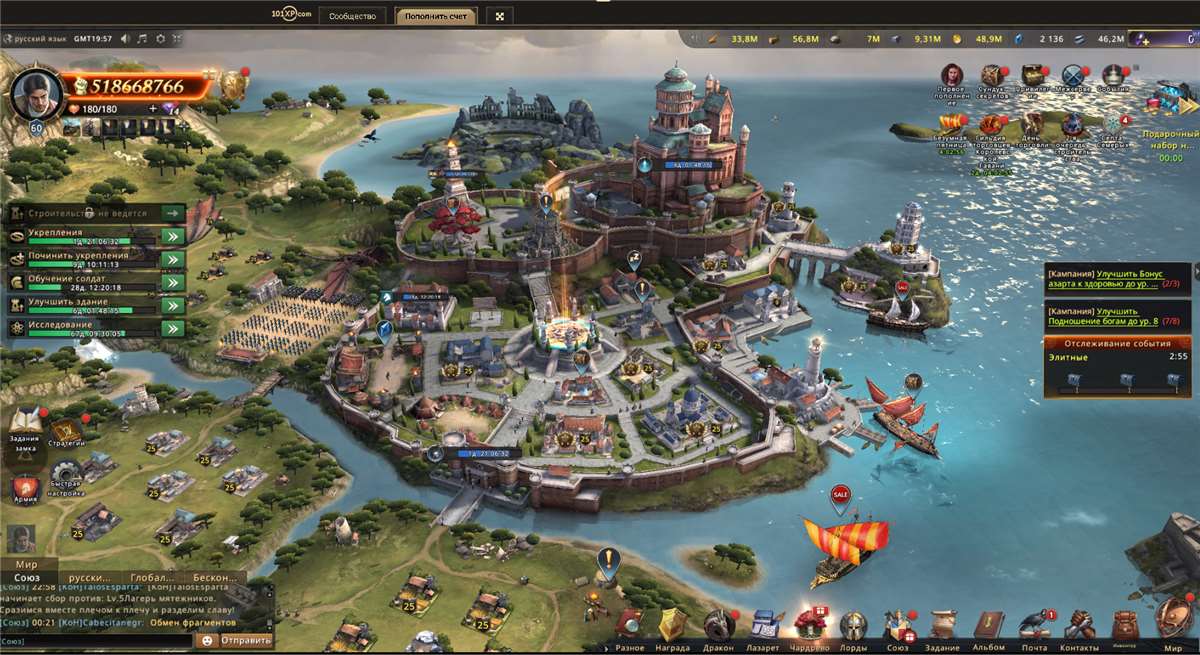1200x655 pixels.
Task: Open the Лорды helmet menu
Action: (853, 626)
